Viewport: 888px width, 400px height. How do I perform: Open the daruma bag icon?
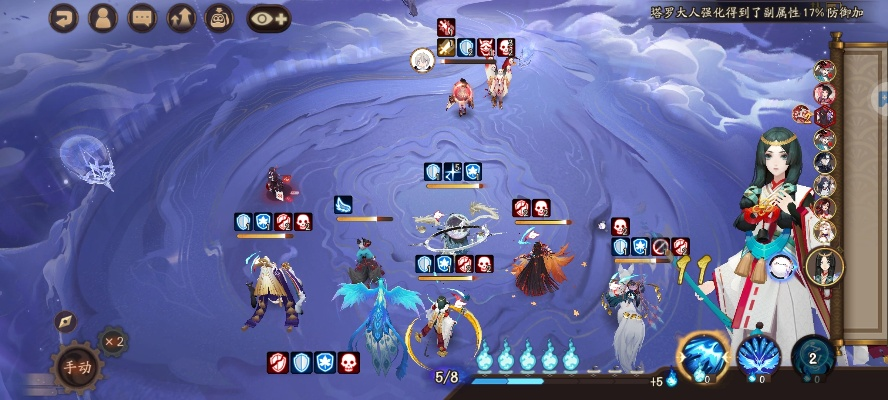pos(219,17)
